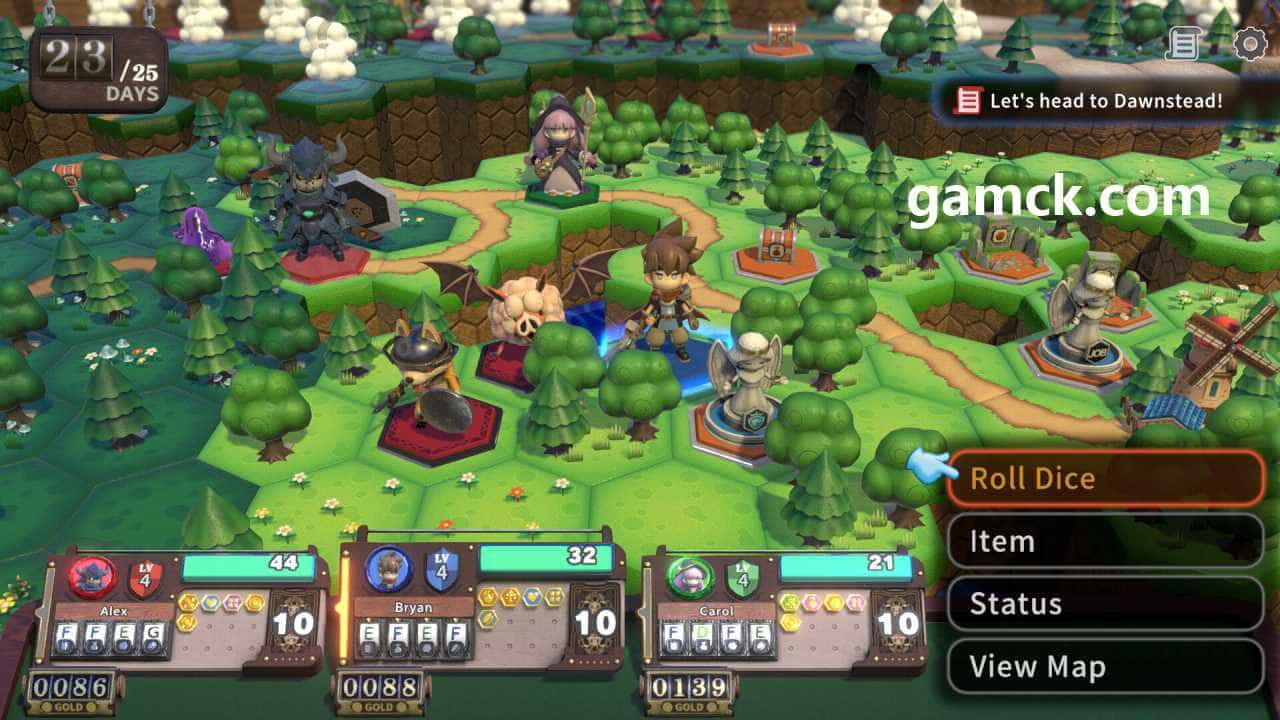Open the scroll log icon
1280x720 pixels.
(1183, 44)
